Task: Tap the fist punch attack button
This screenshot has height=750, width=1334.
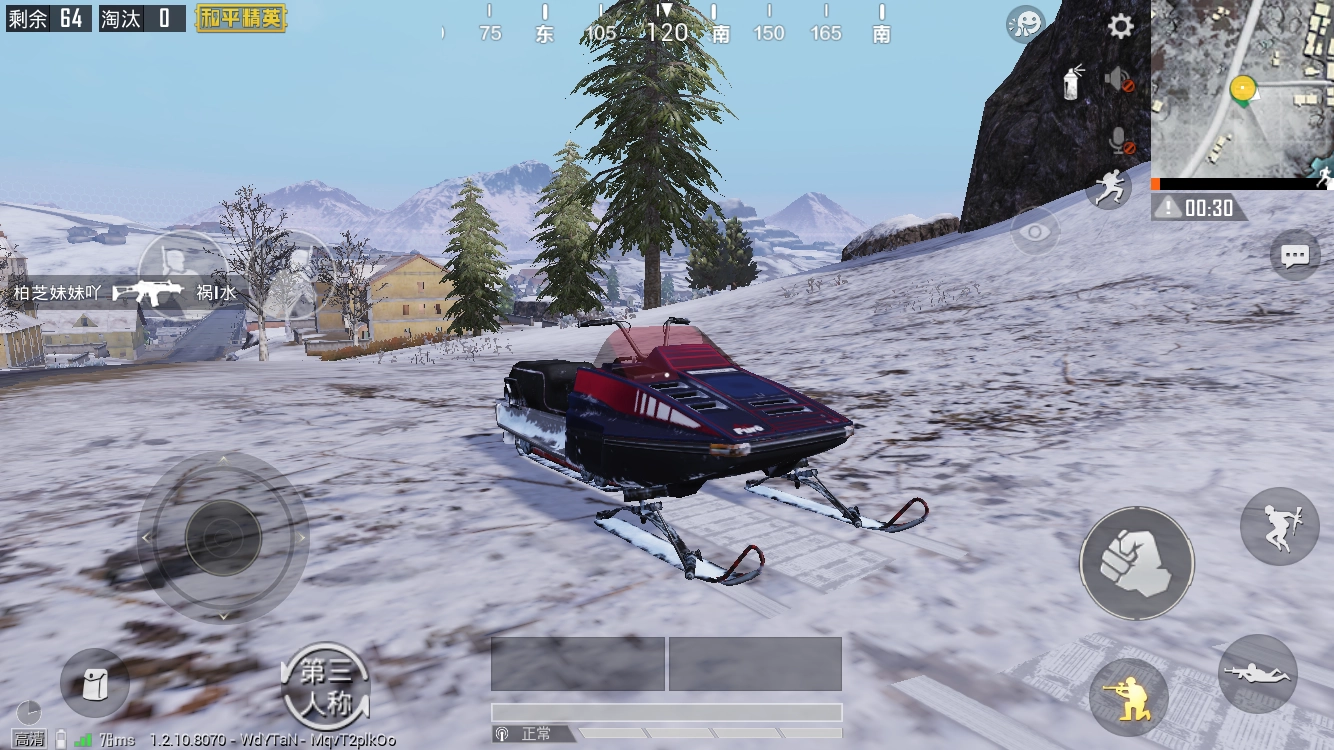Action: (x=1136, y=563)
